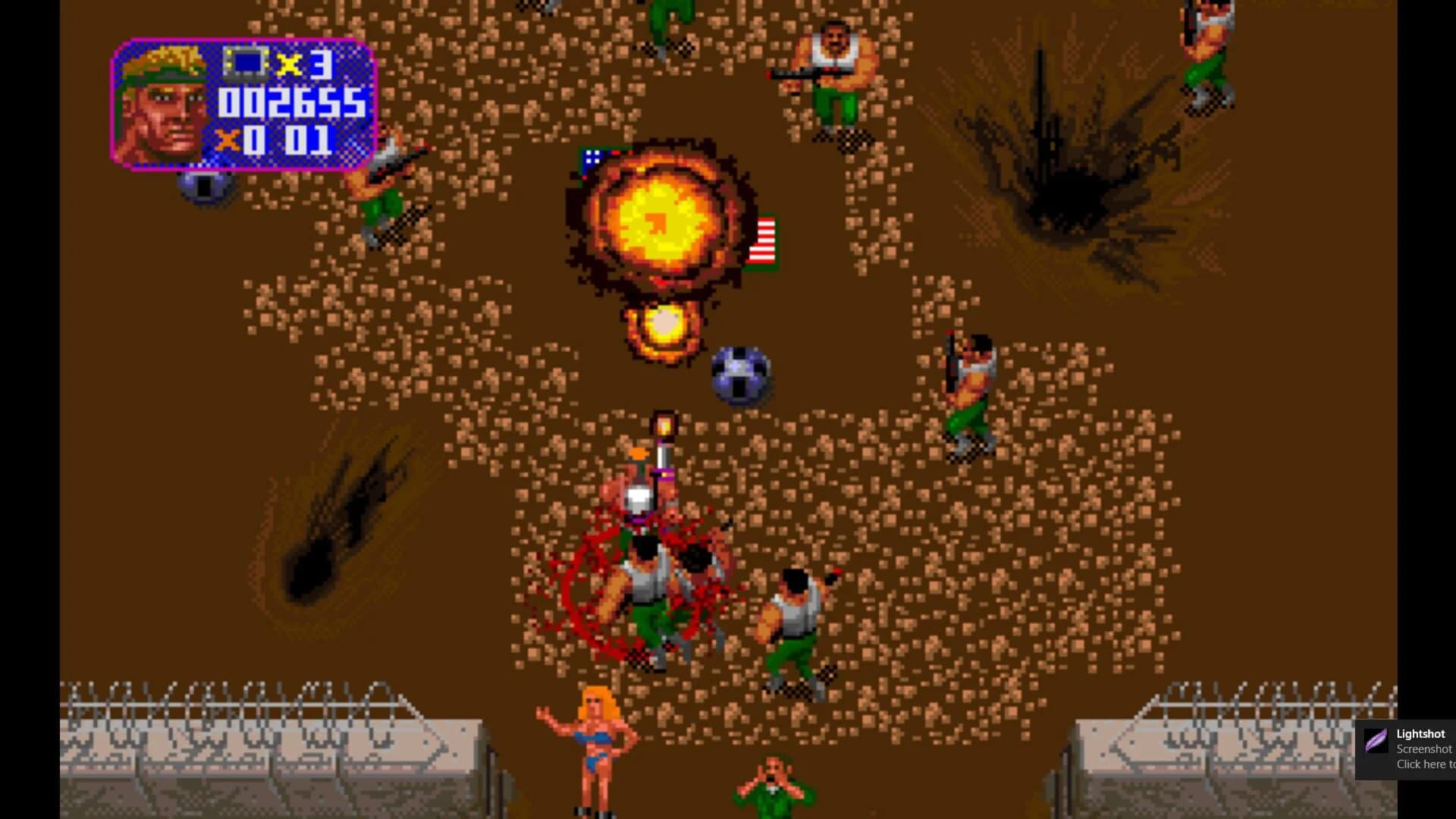Viewport: 1456px width, 819px height.
Task: Click the orange x multiplier in the HUD
Action: (227, 140)
